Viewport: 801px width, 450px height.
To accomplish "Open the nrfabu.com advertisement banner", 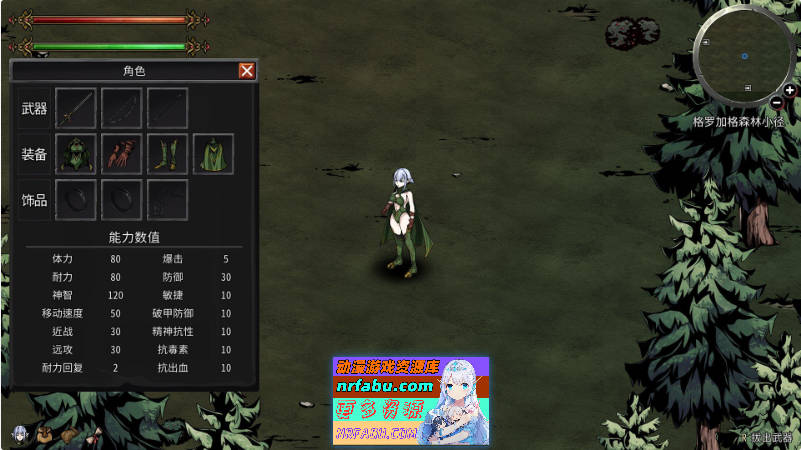I will coord(410,400).
